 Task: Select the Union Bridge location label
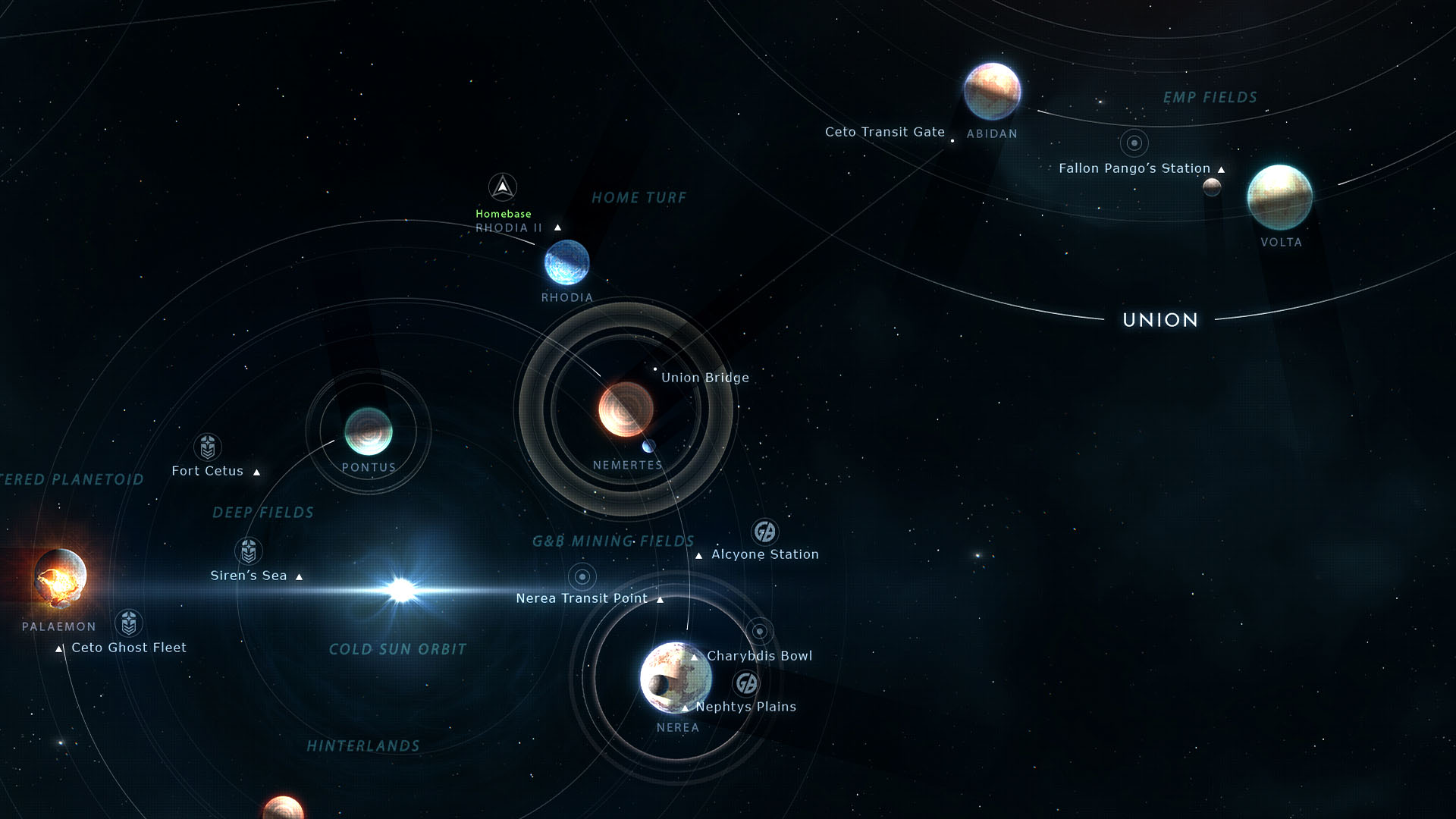704,378
